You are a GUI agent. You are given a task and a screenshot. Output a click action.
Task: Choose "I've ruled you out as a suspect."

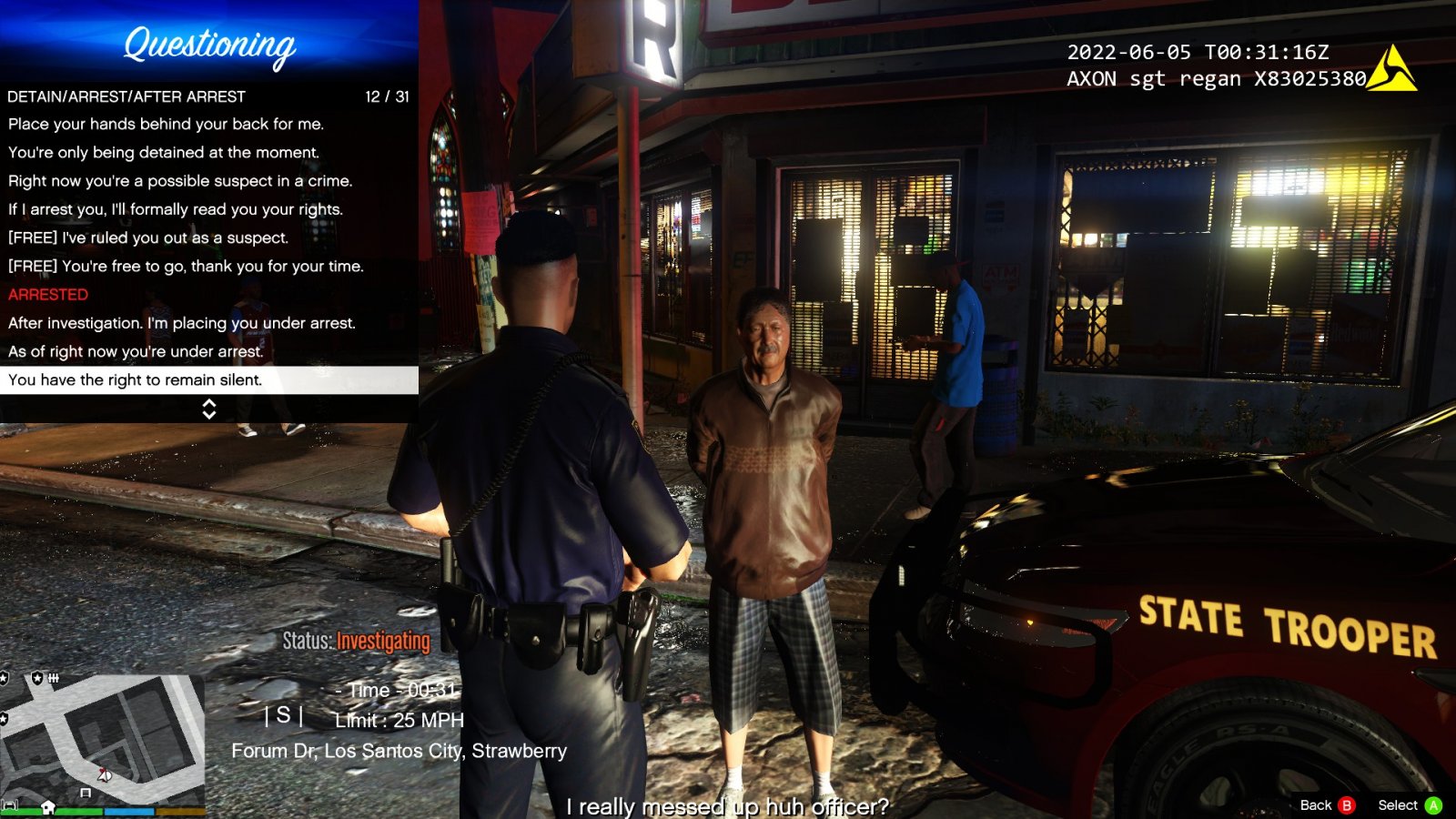pos(148,238)
